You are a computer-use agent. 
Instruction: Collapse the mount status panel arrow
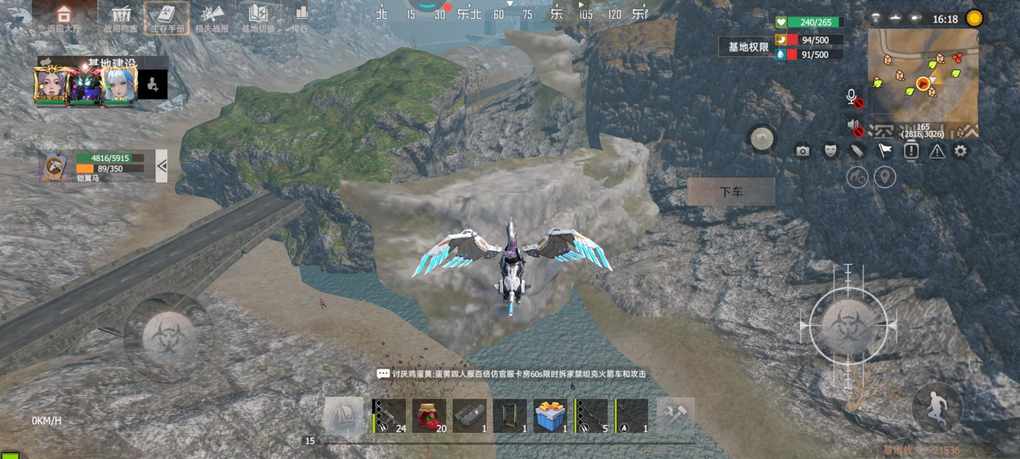[161, 164]
